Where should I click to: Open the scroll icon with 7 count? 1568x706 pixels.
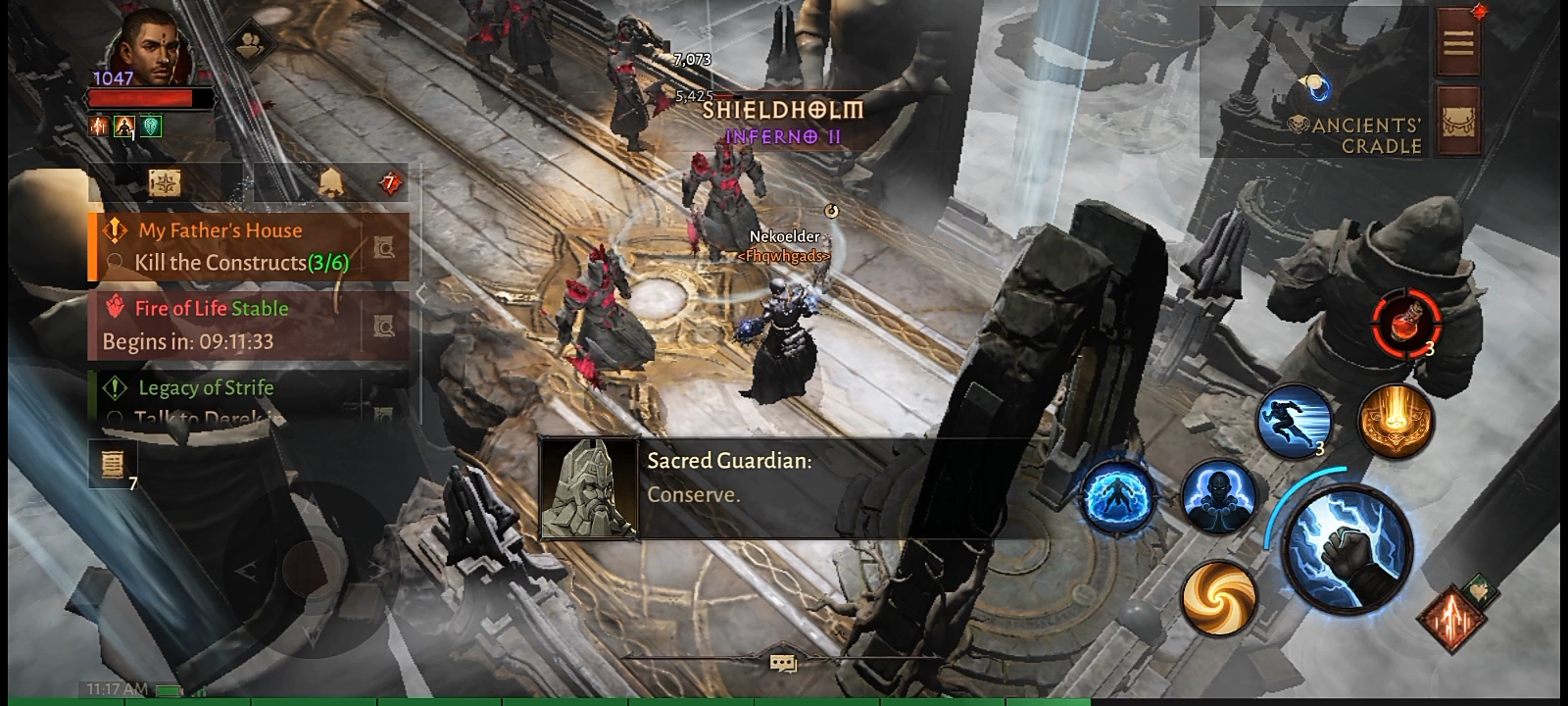113,463
